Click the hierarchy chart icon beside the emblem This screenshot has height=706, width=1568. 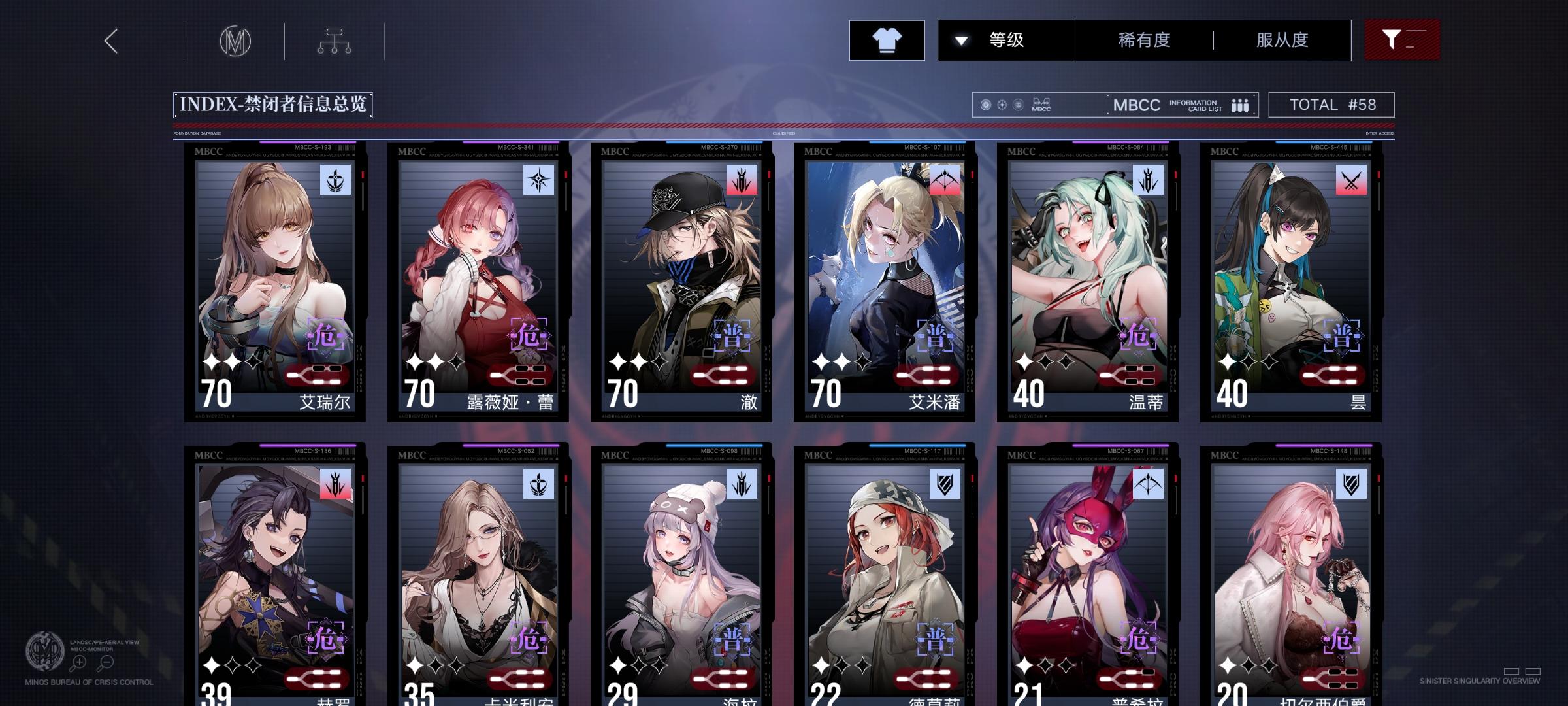click(x=335, y=41)
